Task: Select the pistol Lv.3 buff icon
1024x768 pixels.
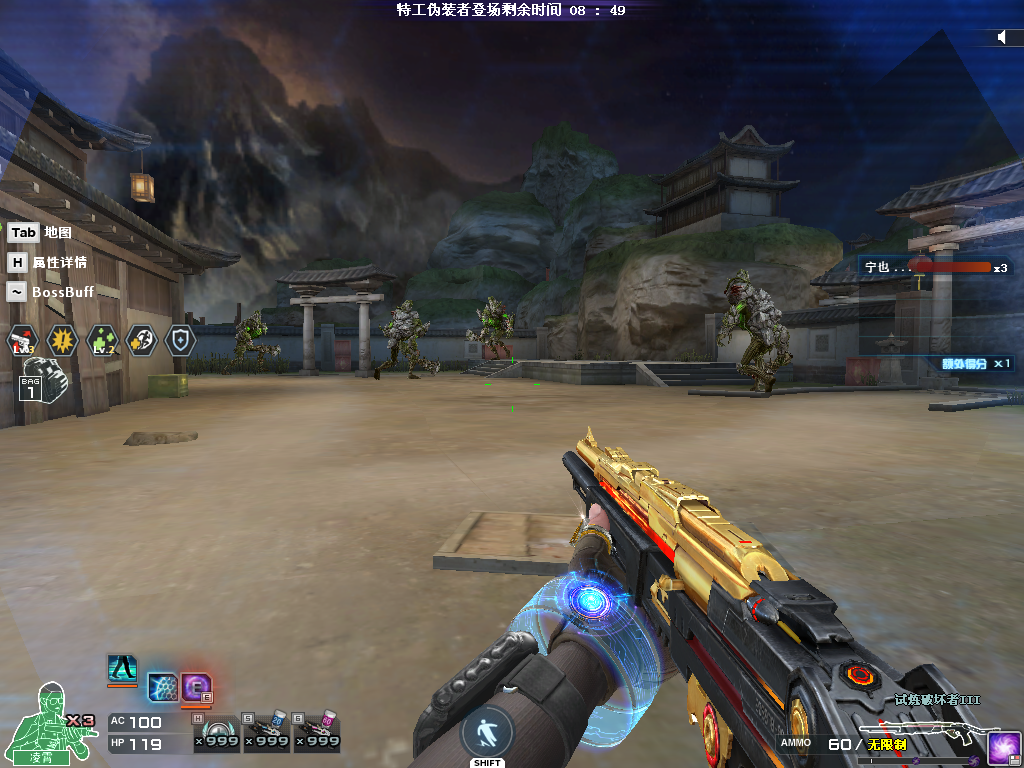Action: click(22, 341)
